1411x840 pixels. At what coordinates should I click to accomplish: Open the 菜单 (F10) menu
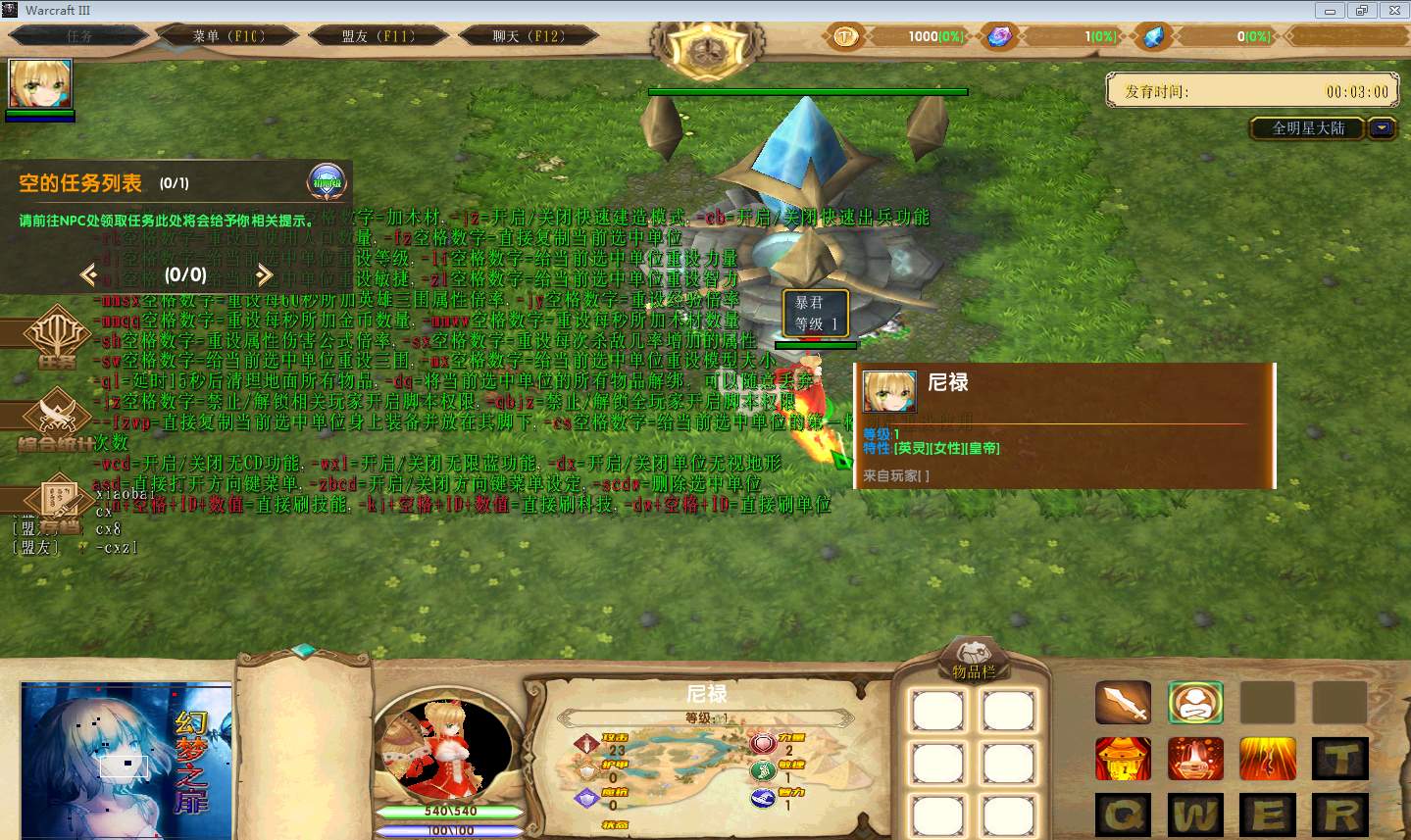click(x=227, y=36)
